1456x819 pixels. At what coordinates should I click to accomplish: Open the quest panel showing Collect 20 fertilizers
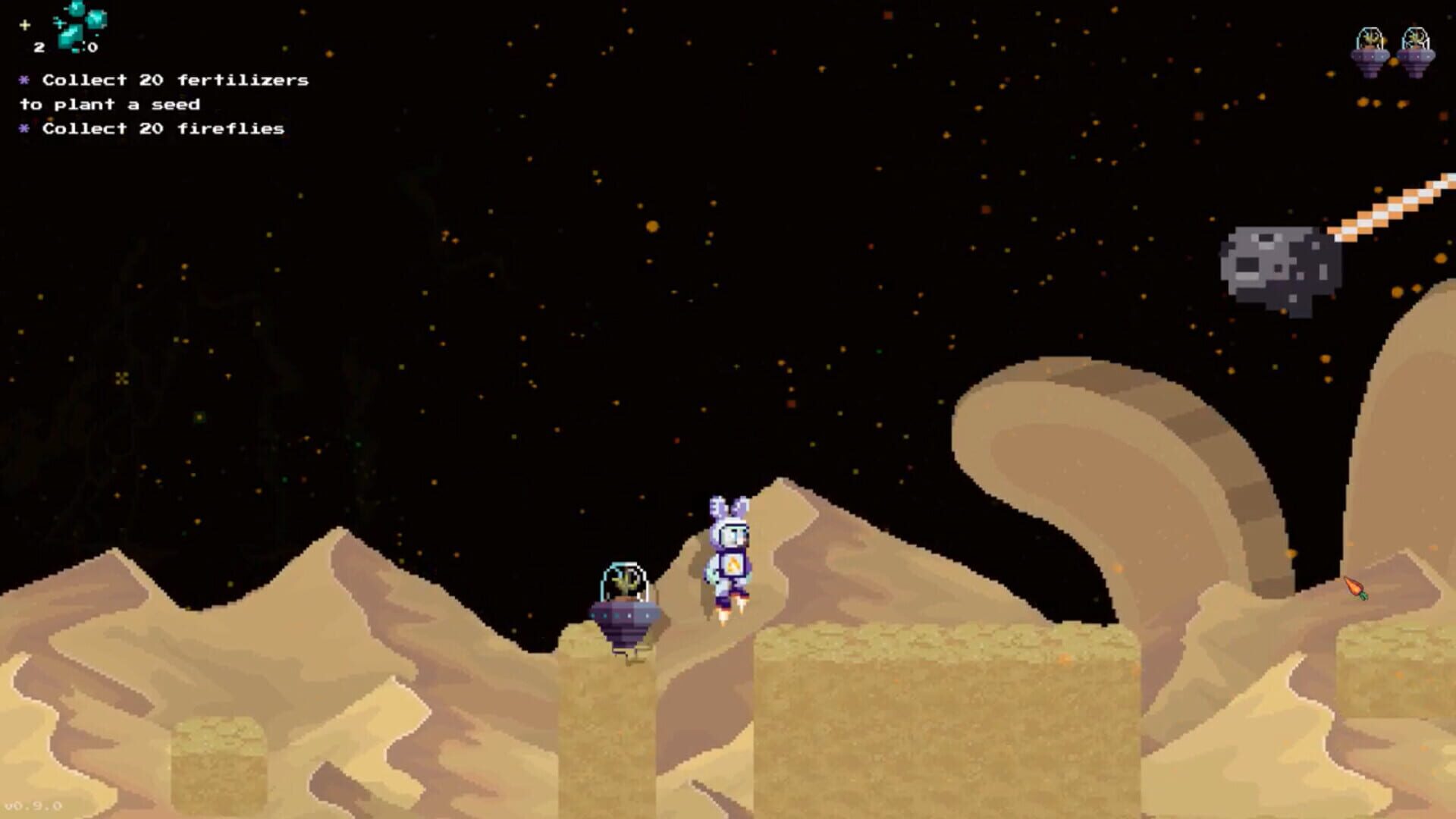(x=174, y=79)
